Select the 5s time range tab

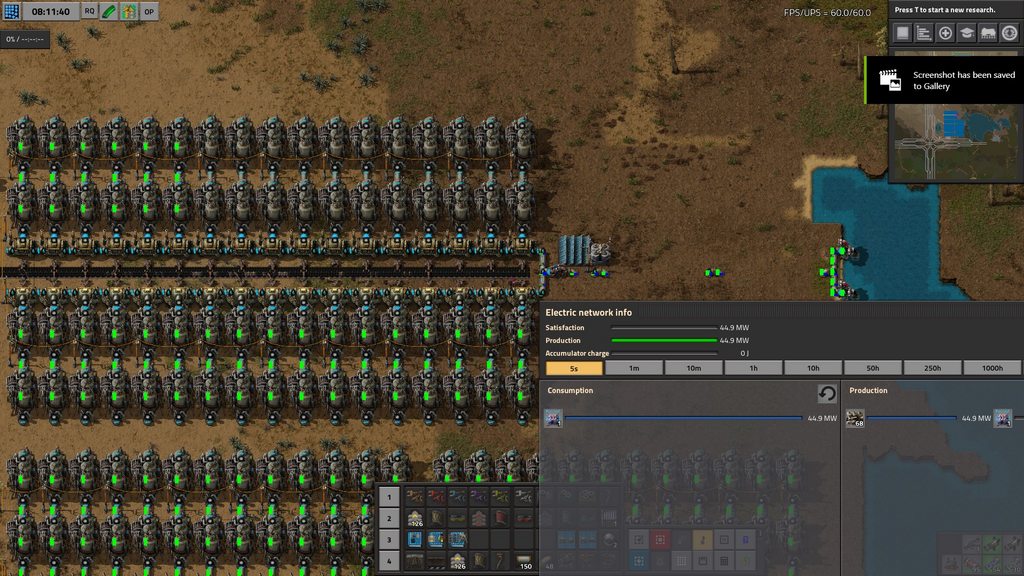click(x=574, y=368)
